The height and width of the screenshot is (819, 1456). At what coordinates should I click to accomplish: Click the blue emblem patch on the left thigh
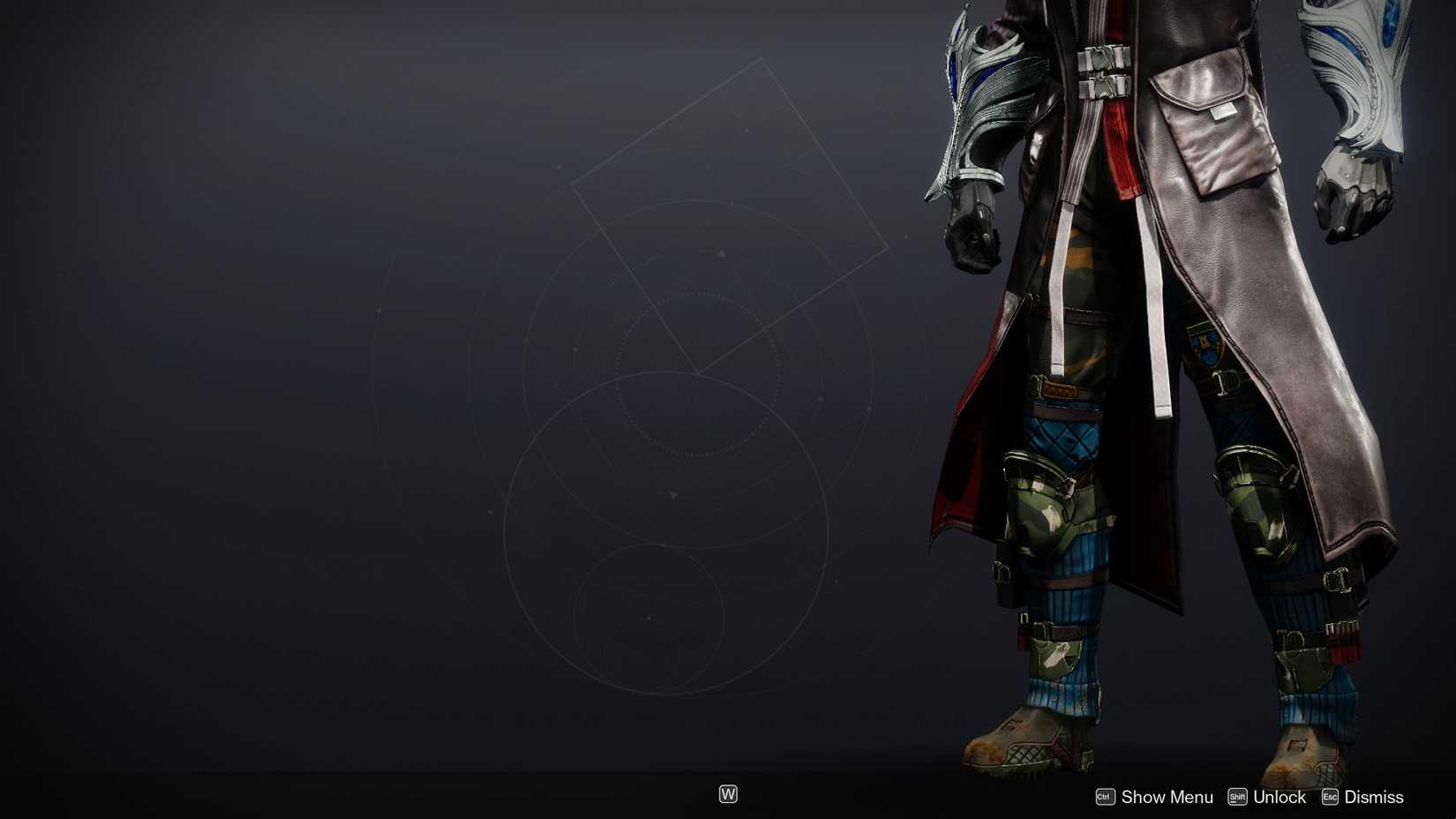1205,344
